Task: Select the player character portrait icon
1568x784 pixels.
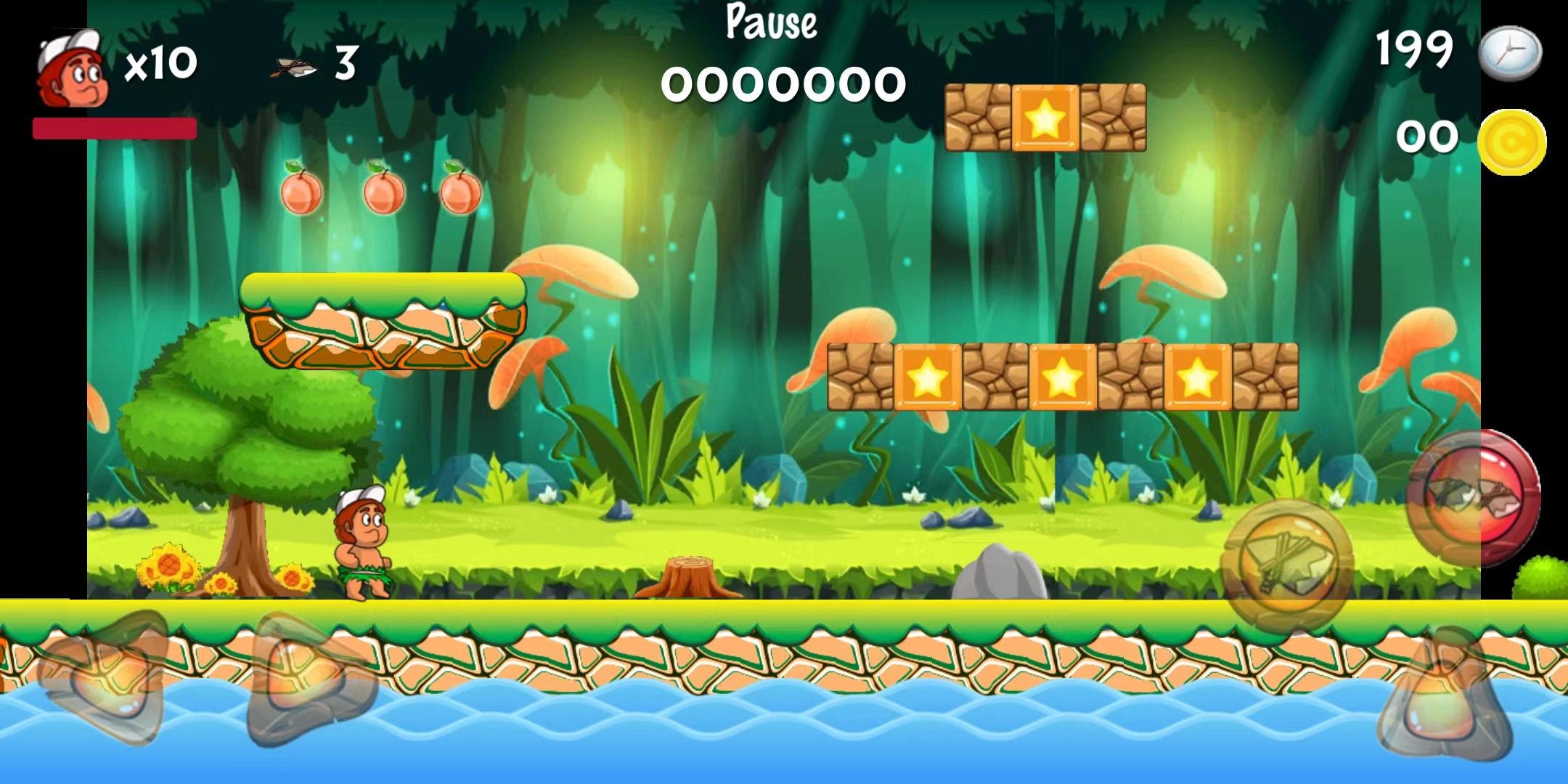Action: tap(69, 69)
